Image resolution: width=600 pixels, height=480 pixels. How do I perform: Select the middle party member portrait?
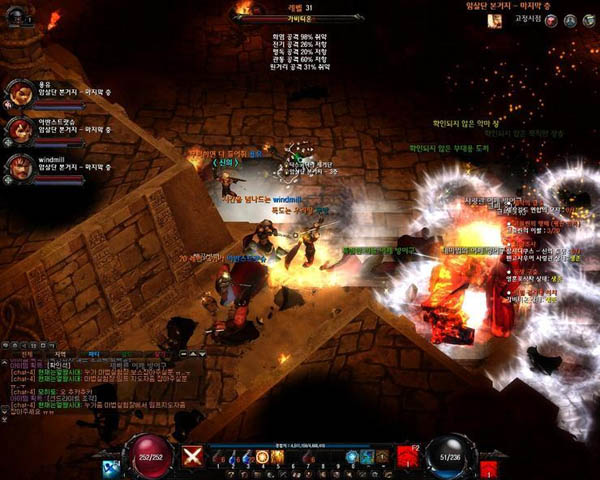pos(19,128)
